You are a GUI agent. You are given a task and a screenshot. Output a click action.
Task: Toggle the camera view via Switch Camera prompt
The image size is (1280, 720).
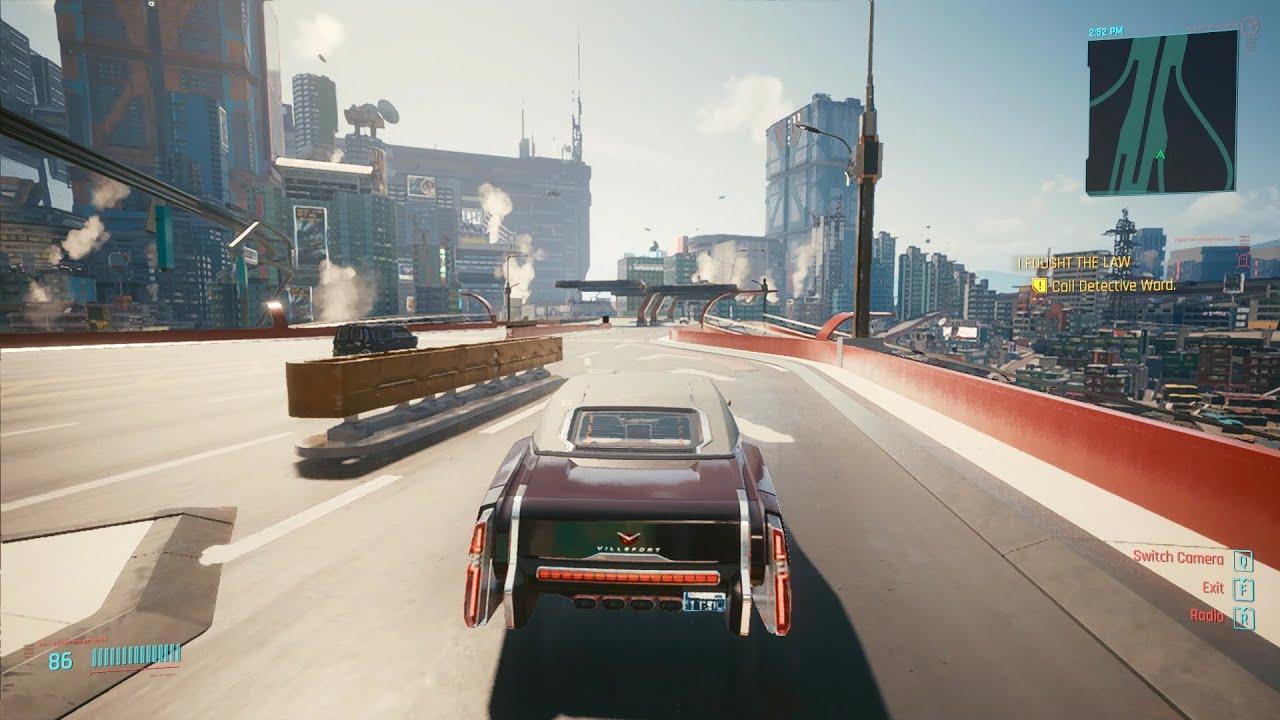[x=1178, y=559]
